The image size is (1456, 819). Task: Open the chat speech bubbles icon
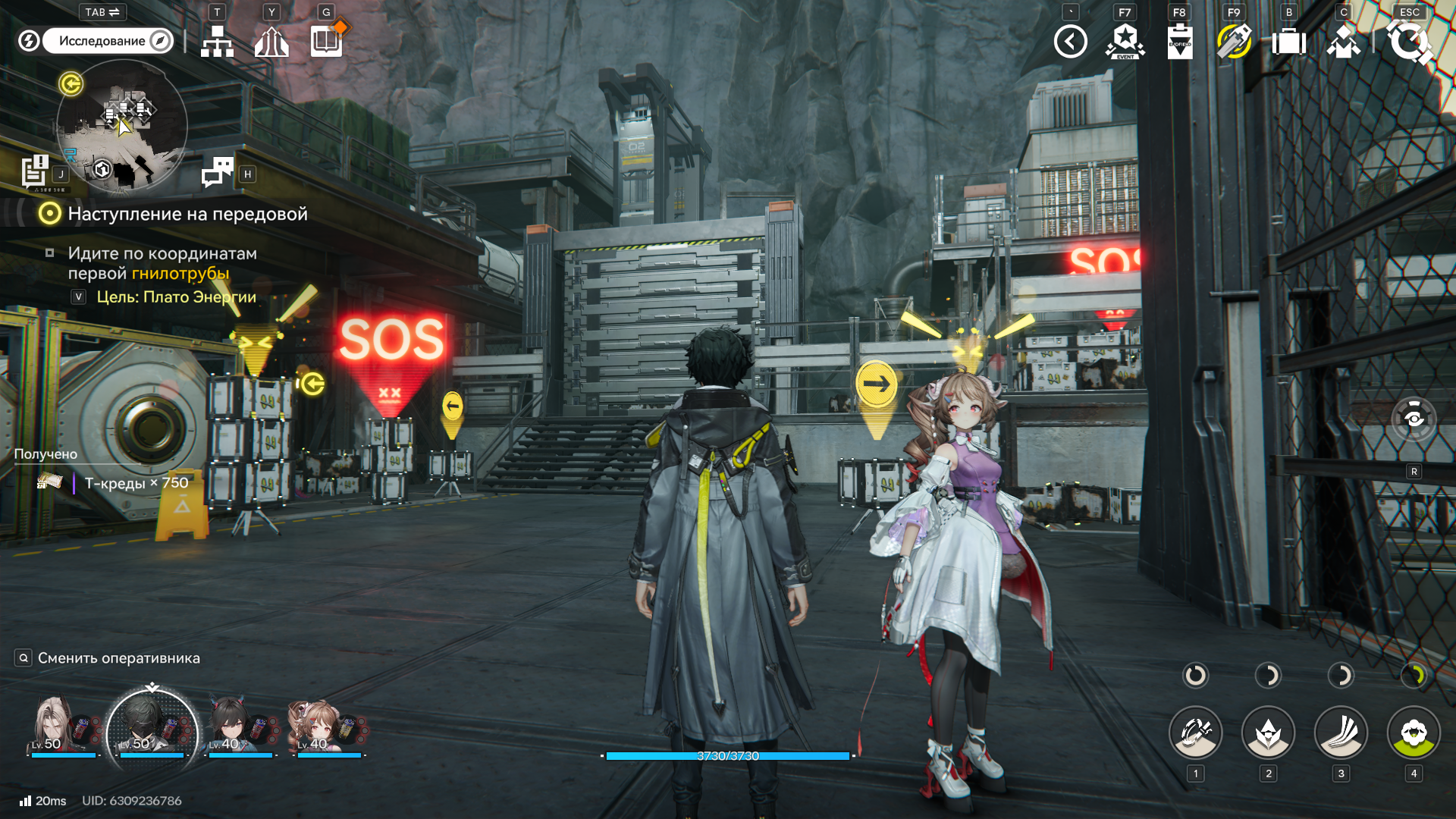(x=218, y=172)
